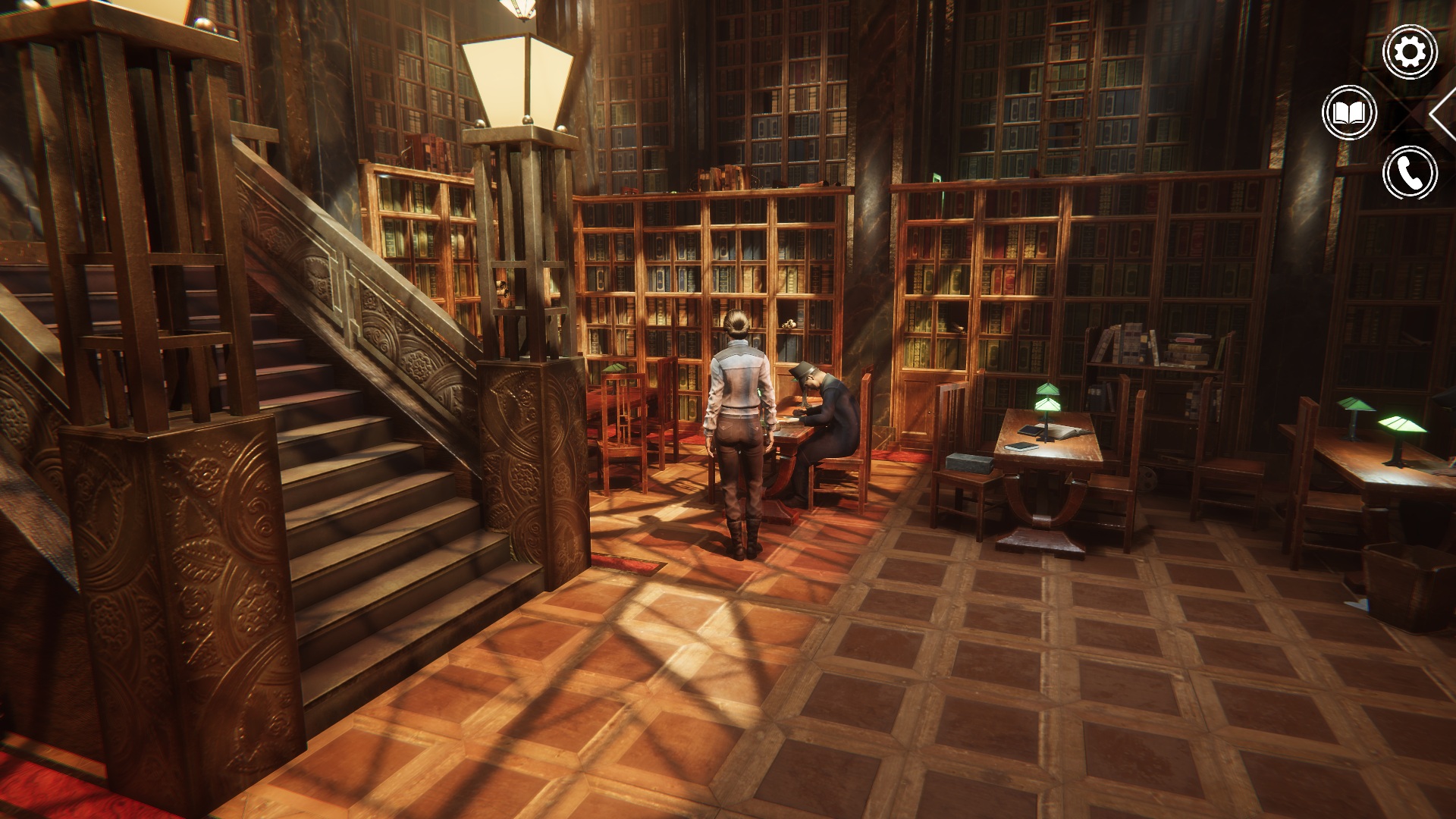Viewport: 1456px width, 819px height.
Task: Collapse the side menu arrow
Action: point(1442,114)
